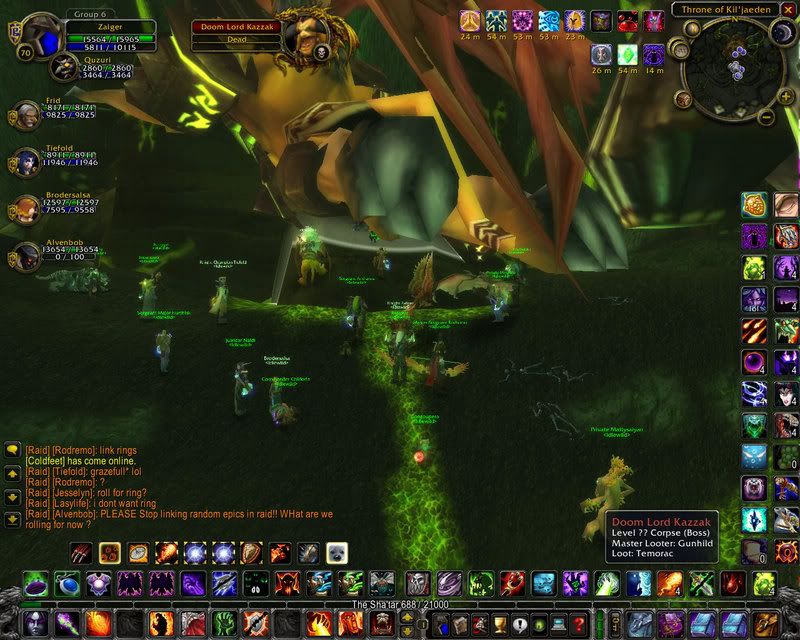Viewport: 800px width, 640px height.
Task: Select the green crystal buff icon
Action: coord(627,55)
